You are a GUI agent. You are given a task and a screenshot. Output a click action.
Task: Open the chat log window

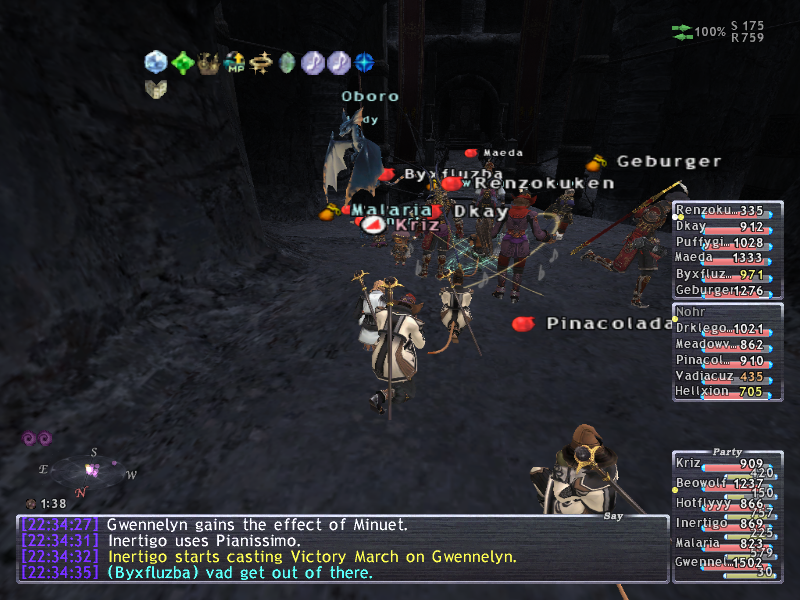point(342,548)
